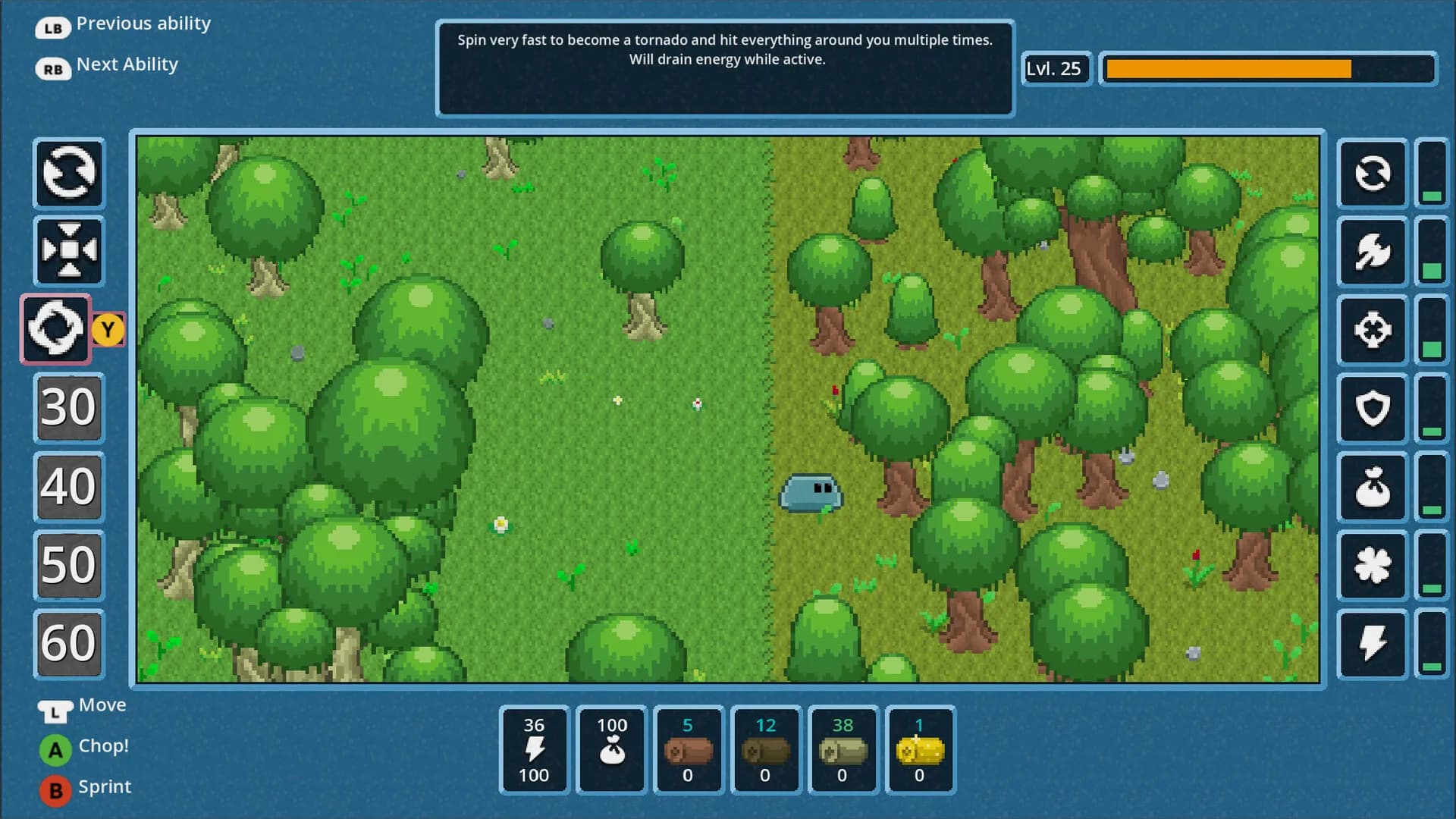The height and width of the screenshot is (819, 1456).
Task: Select the sack bag upgrade icon
Action: coord(1372,487)
